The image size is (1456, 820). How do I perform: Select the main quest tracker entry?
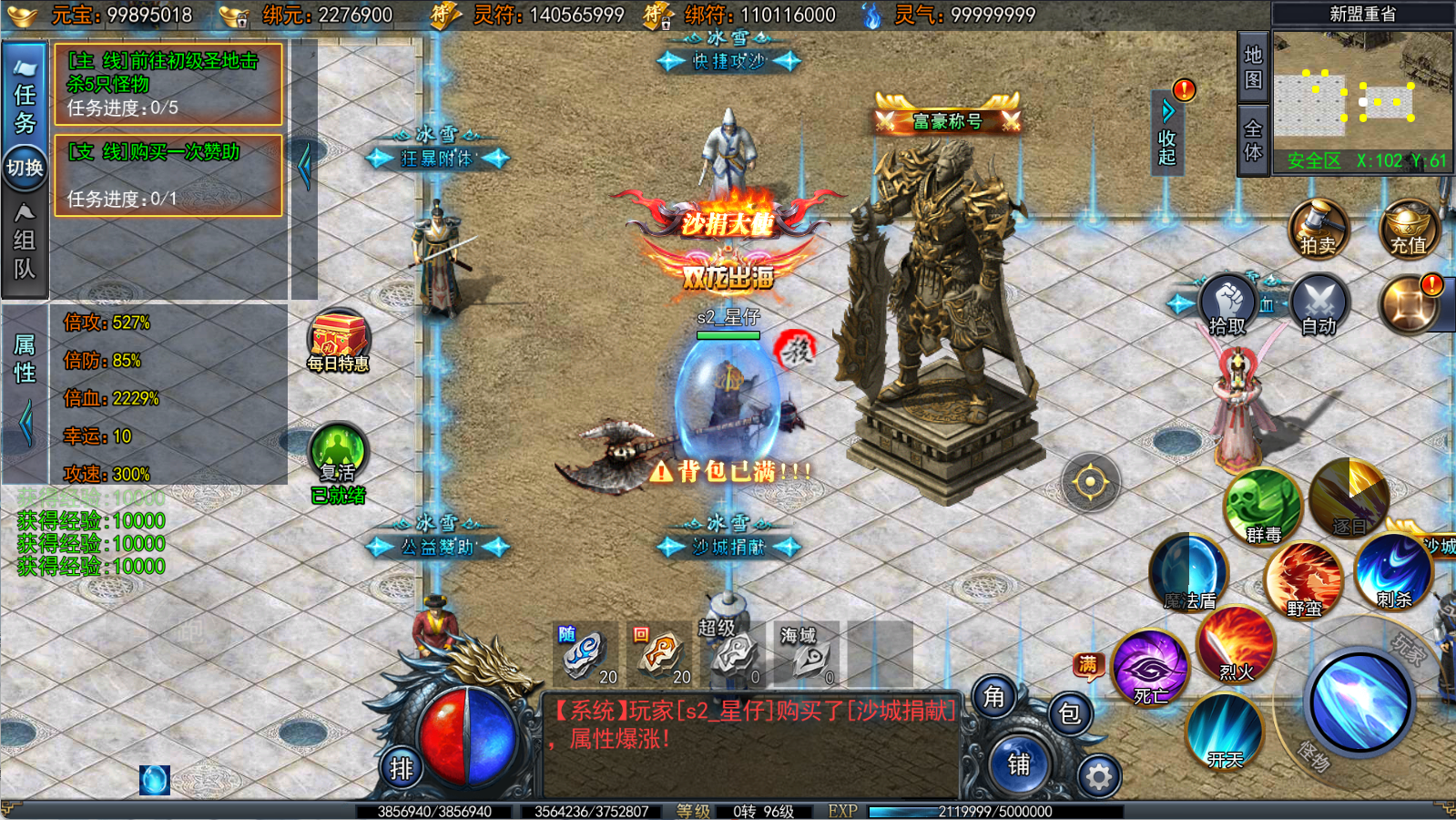coord(168,84)
